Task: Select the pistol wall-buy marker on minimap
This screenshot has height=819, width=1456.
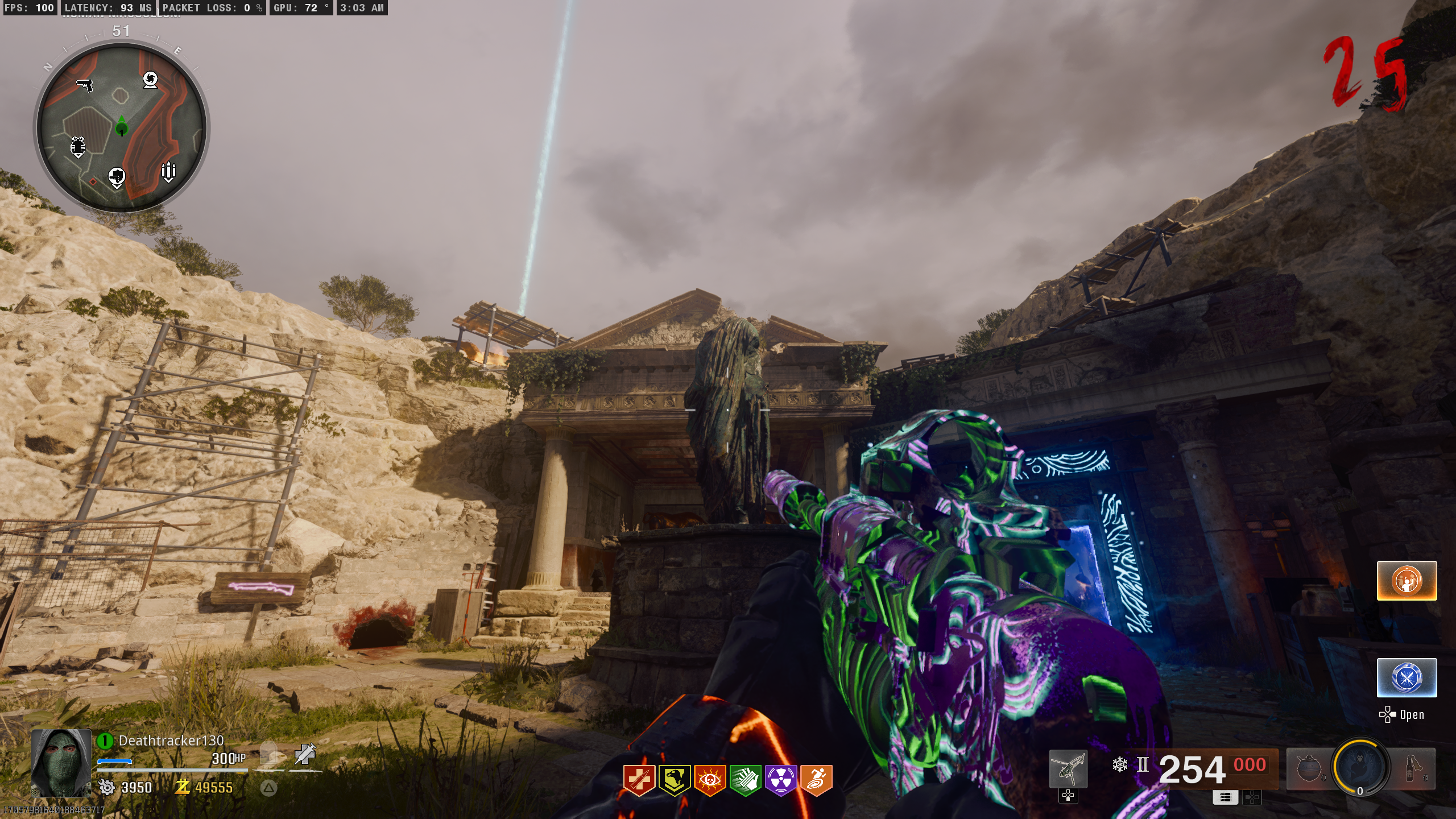Action: point(85,85)
